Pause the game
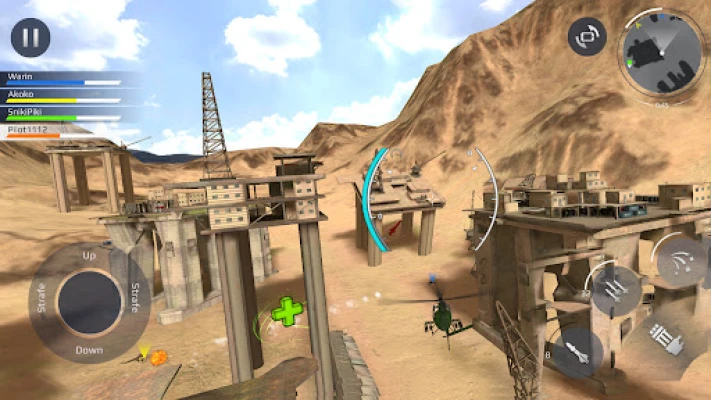Viewport: 711px width, 400px height. 30,38
